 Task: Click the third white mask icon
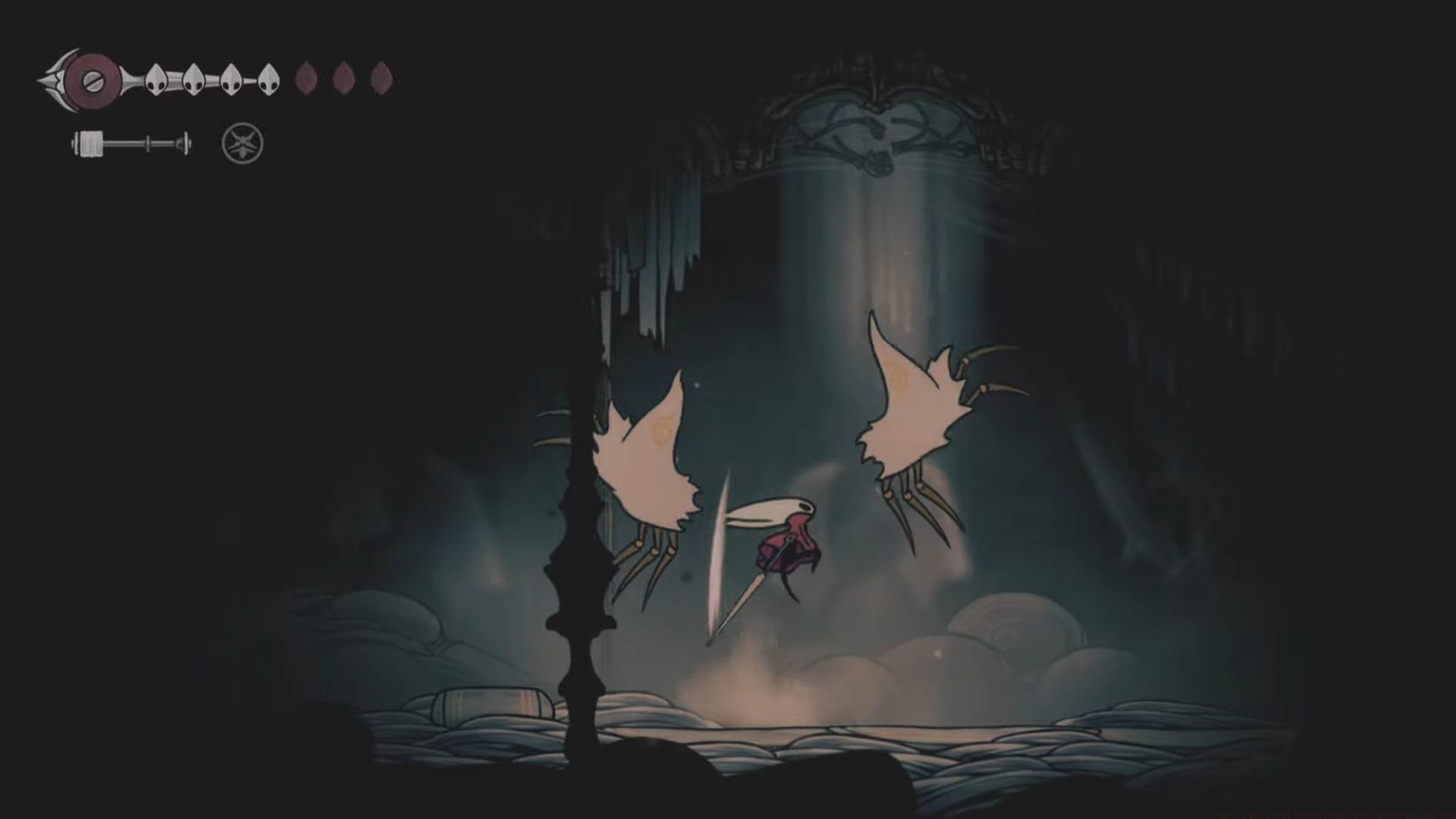click(x=231, y=78)
